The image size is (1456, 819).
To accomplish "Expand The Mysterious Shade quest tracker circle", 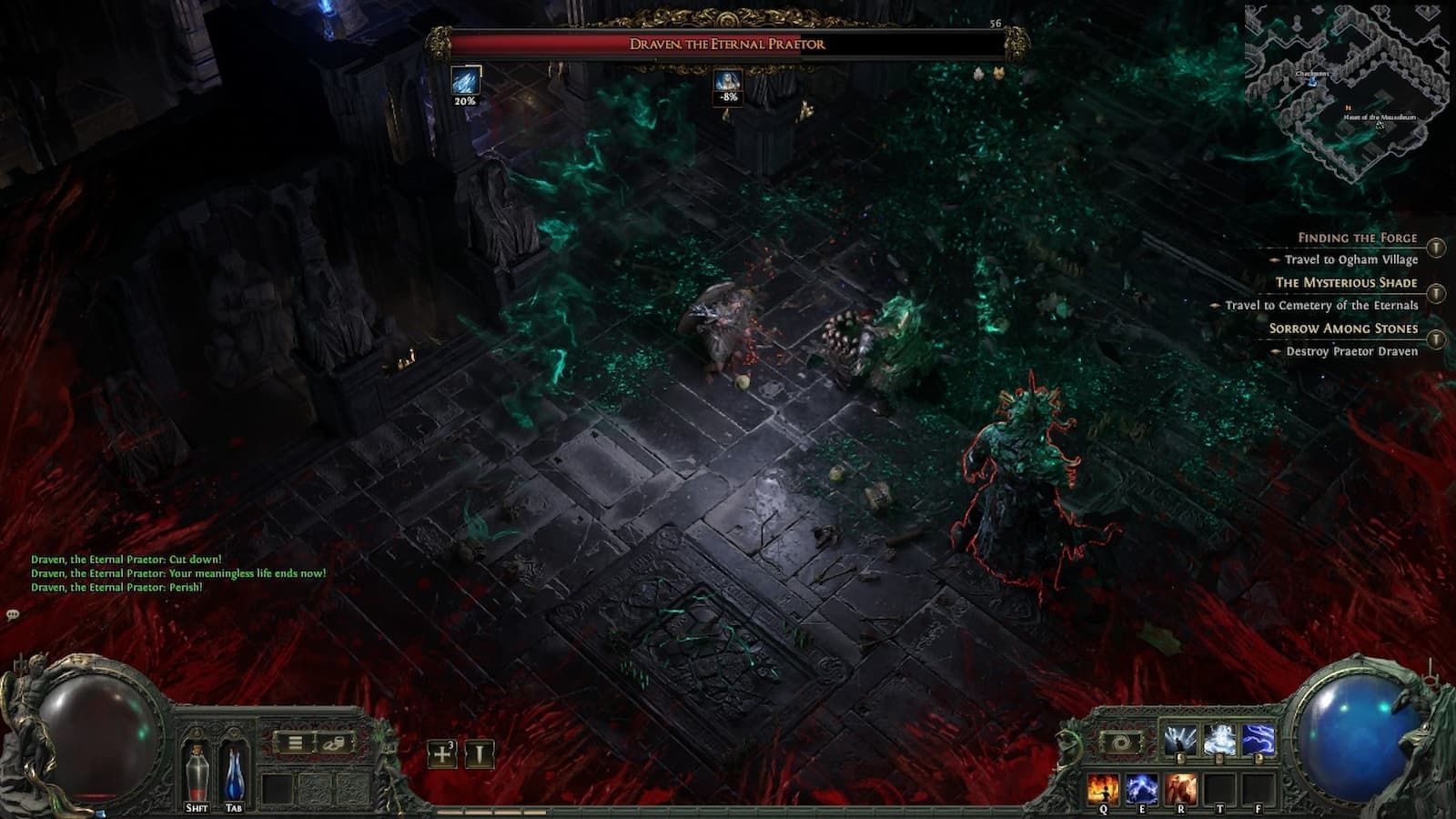I will tap(1436, 293).
